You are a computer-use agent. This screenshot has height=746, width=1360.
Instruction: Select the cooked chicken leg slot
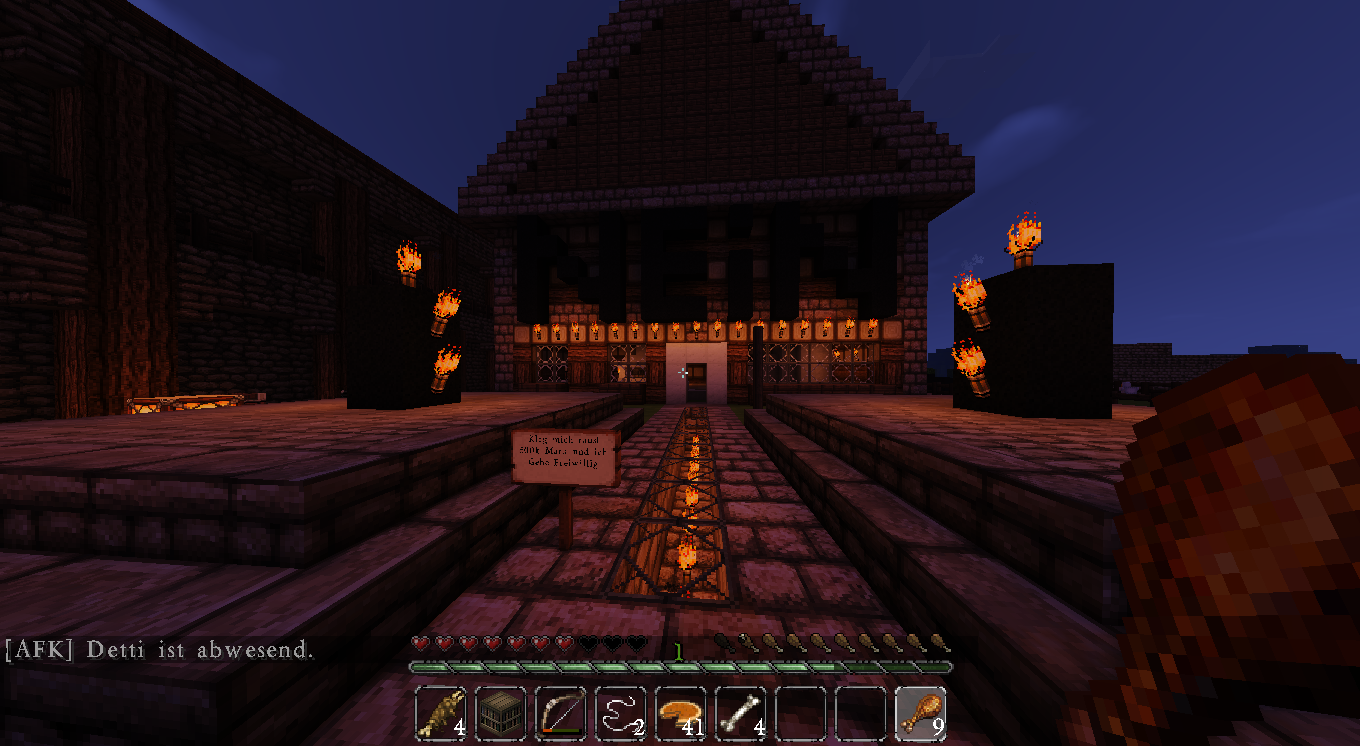pos(921,713)
